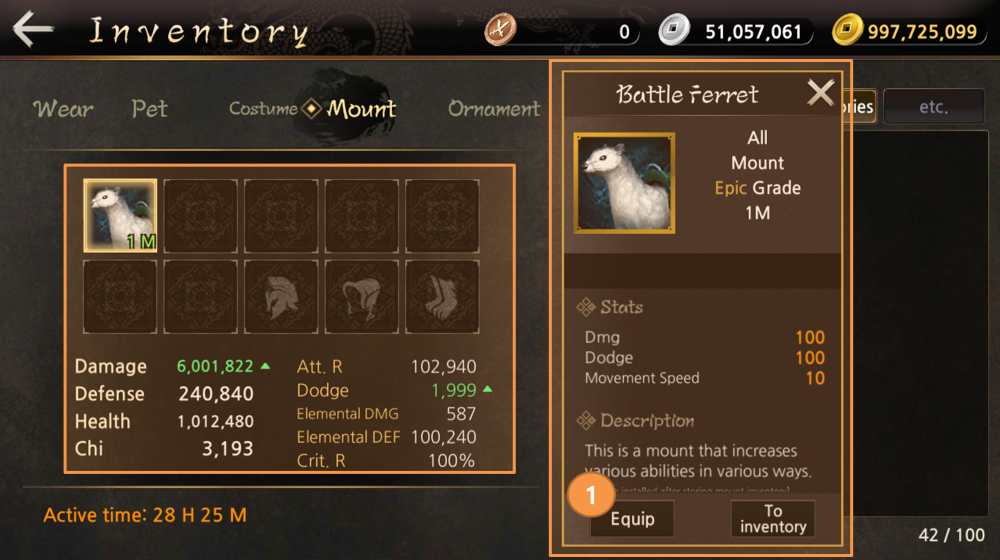
Task: Click the Battle Ferret portrait in popup
Action: click(624, 183)
